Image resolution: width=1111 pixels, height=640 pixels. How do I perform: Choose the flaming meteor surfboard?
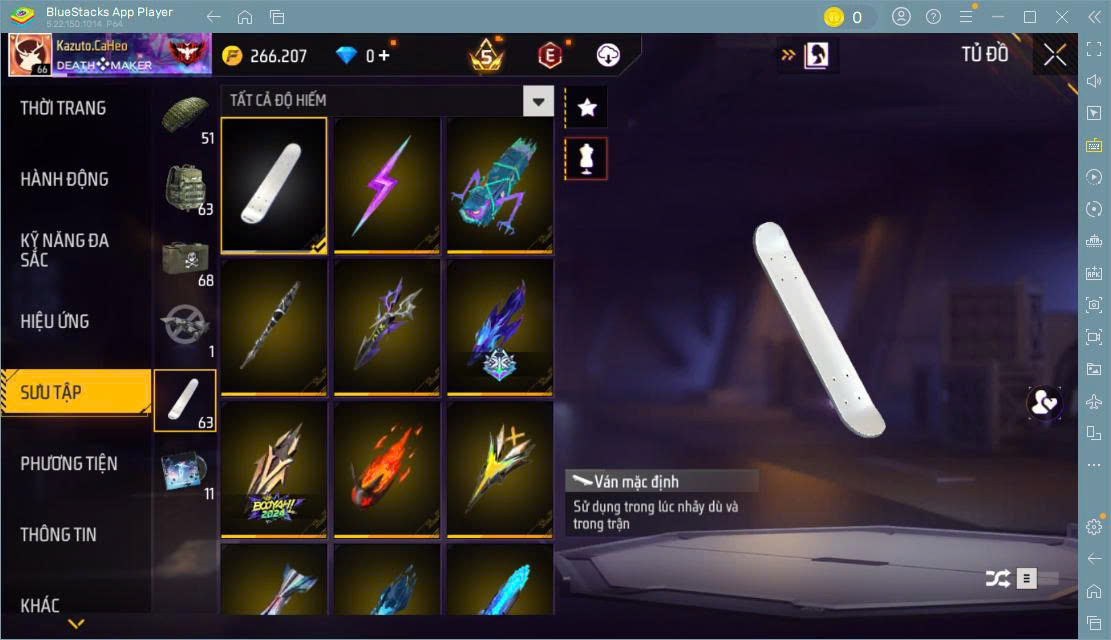(x=387, y=468)
